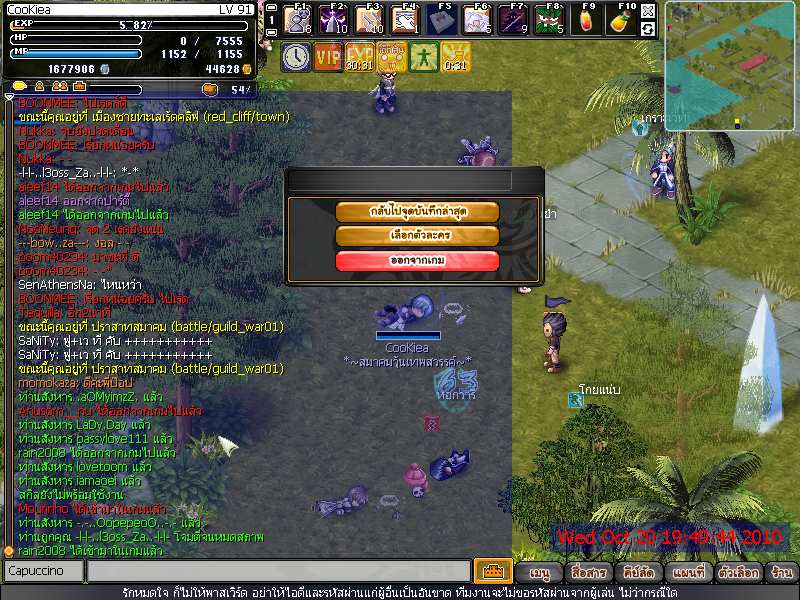Activate the F8 green monster face skill
The image size is (800, 600).
548,19
